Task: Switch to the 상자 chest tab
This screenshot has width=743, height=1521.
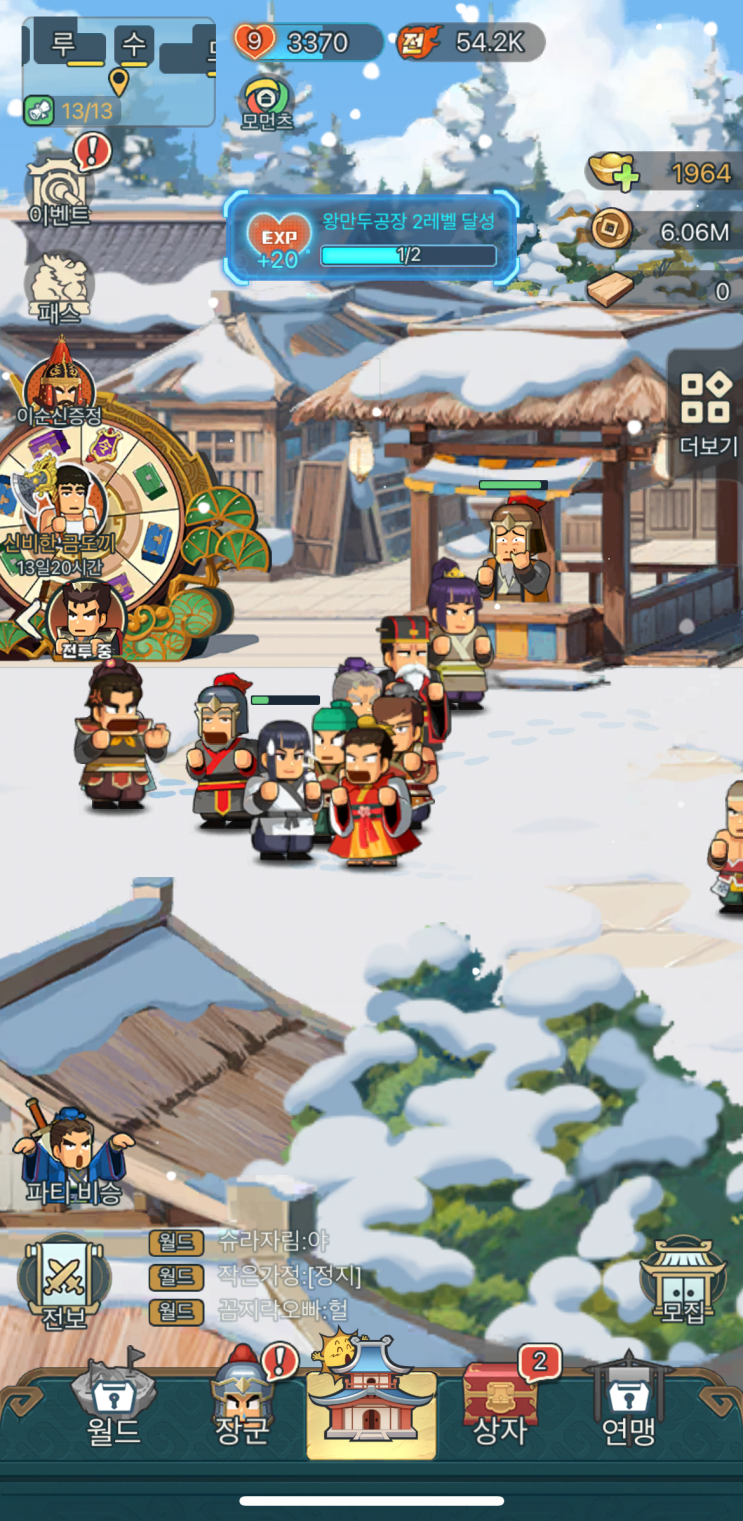Action: 500,1405
